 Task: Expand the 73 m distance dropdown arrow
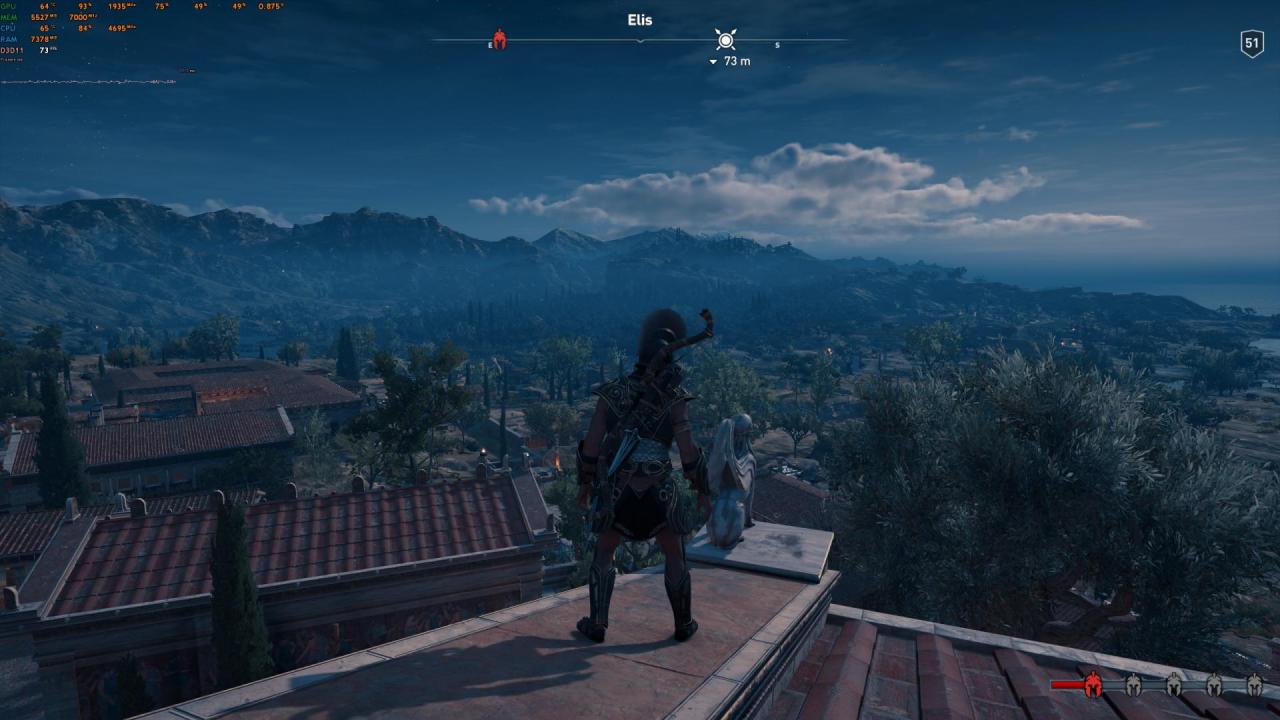point(712,61)
